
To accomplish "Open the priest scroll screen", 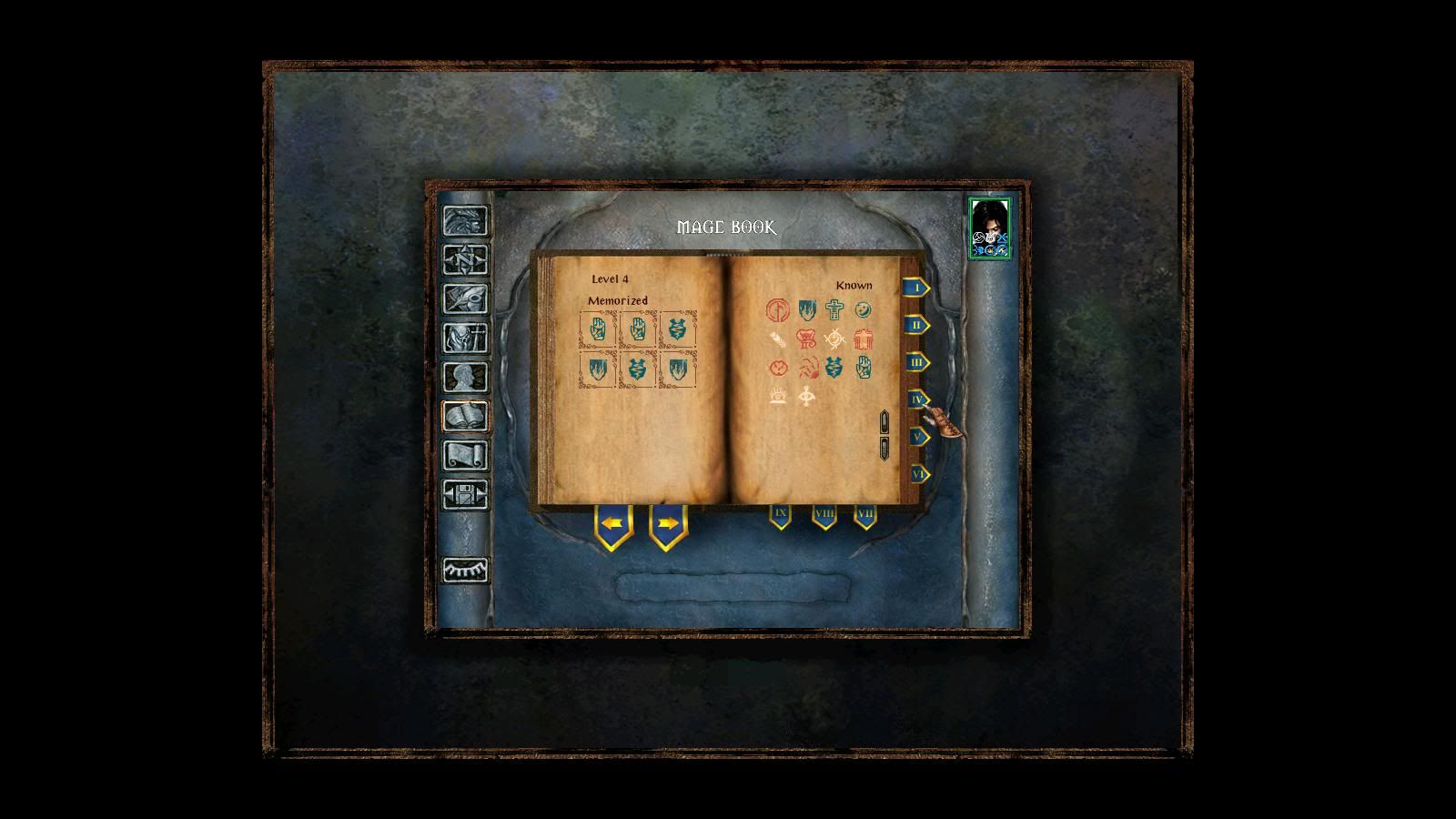I will click(465, 456).
